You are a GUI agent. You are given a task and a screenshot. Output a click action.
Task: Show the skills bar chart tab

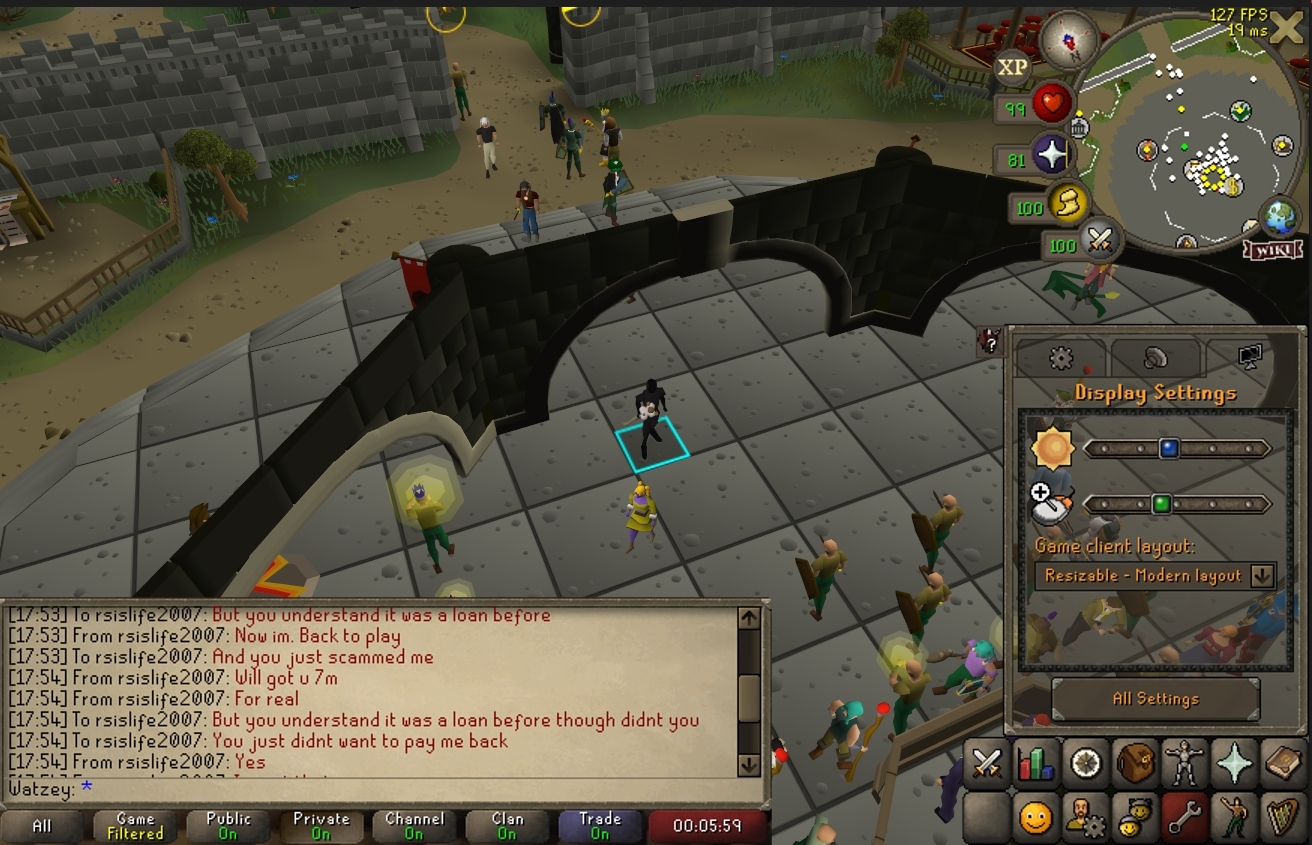(x=1036, y=765)
